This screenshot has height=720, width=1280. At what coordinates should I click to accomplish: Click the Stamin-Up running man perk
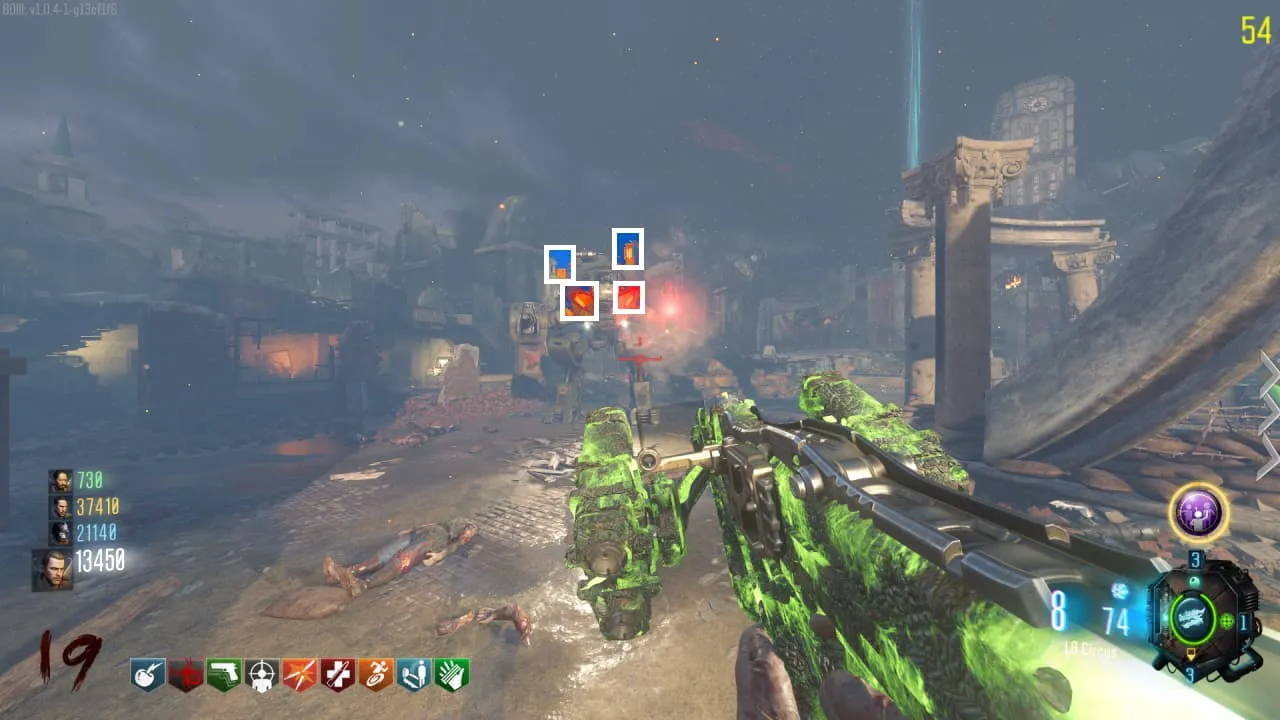coord(375,675)
